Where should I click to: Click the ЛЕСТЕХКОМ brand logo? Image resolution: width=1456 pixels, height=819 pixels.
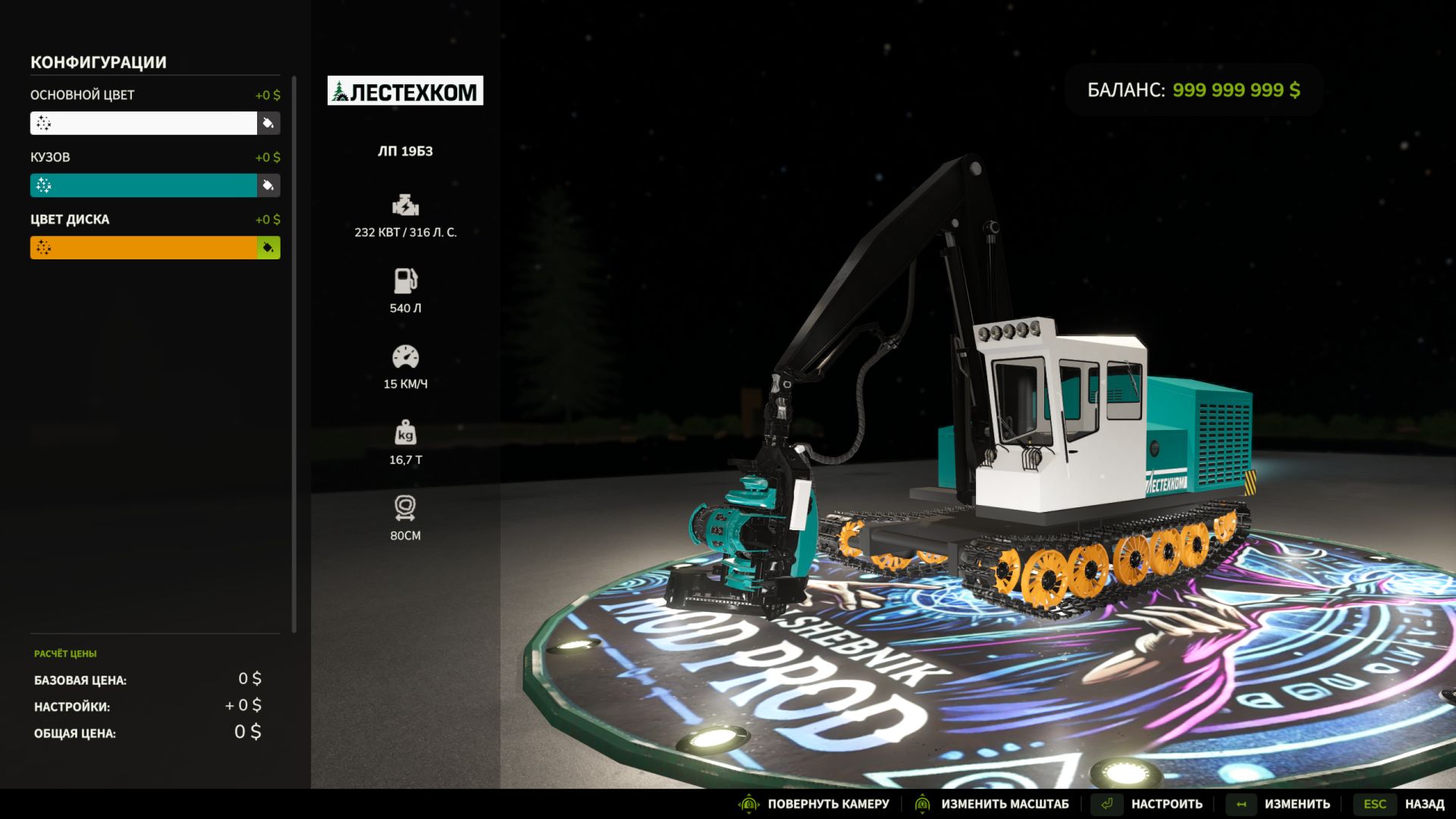coord(406,91)
